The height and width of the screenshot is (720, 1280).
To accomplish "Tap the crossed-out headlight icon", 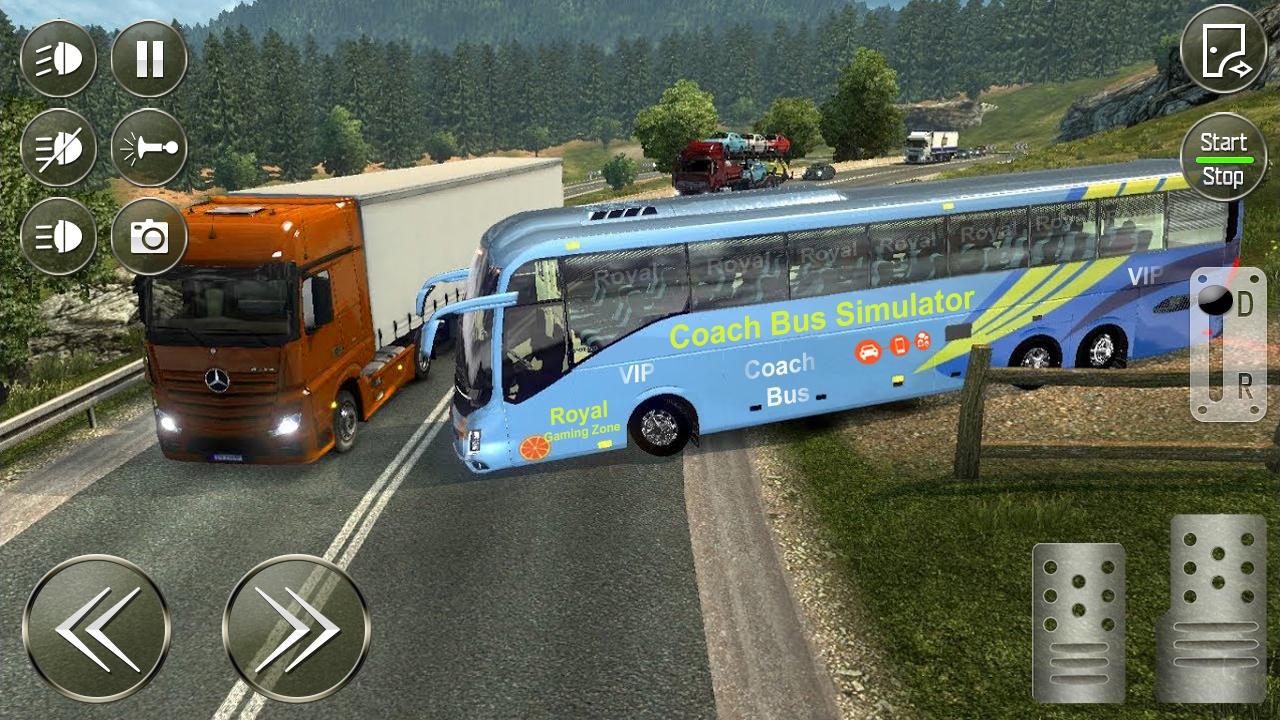I will pos(58,148).
